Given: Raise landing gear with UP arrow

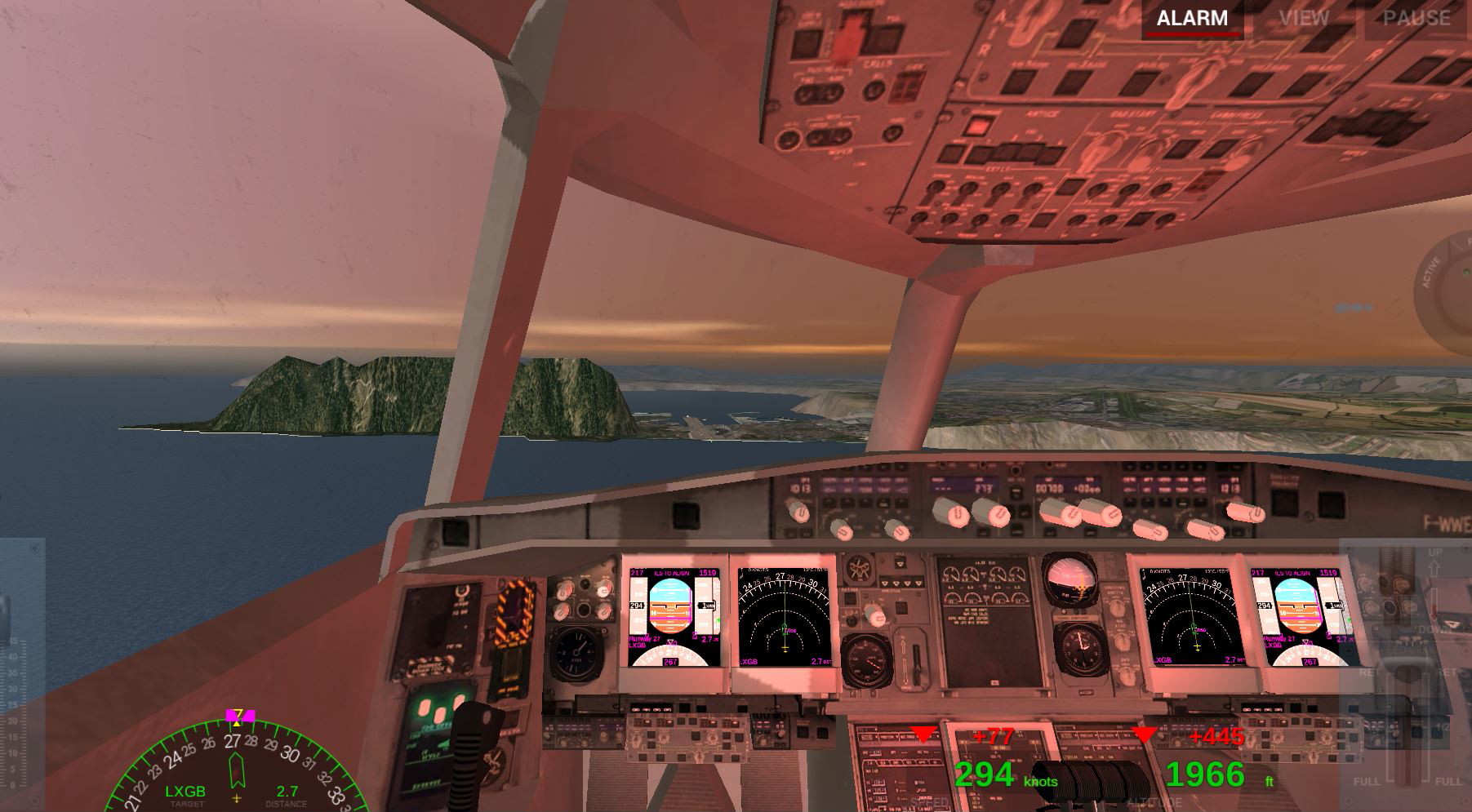Looking at the screenshot, I should pyautogui.click(x=1434, y=562).
